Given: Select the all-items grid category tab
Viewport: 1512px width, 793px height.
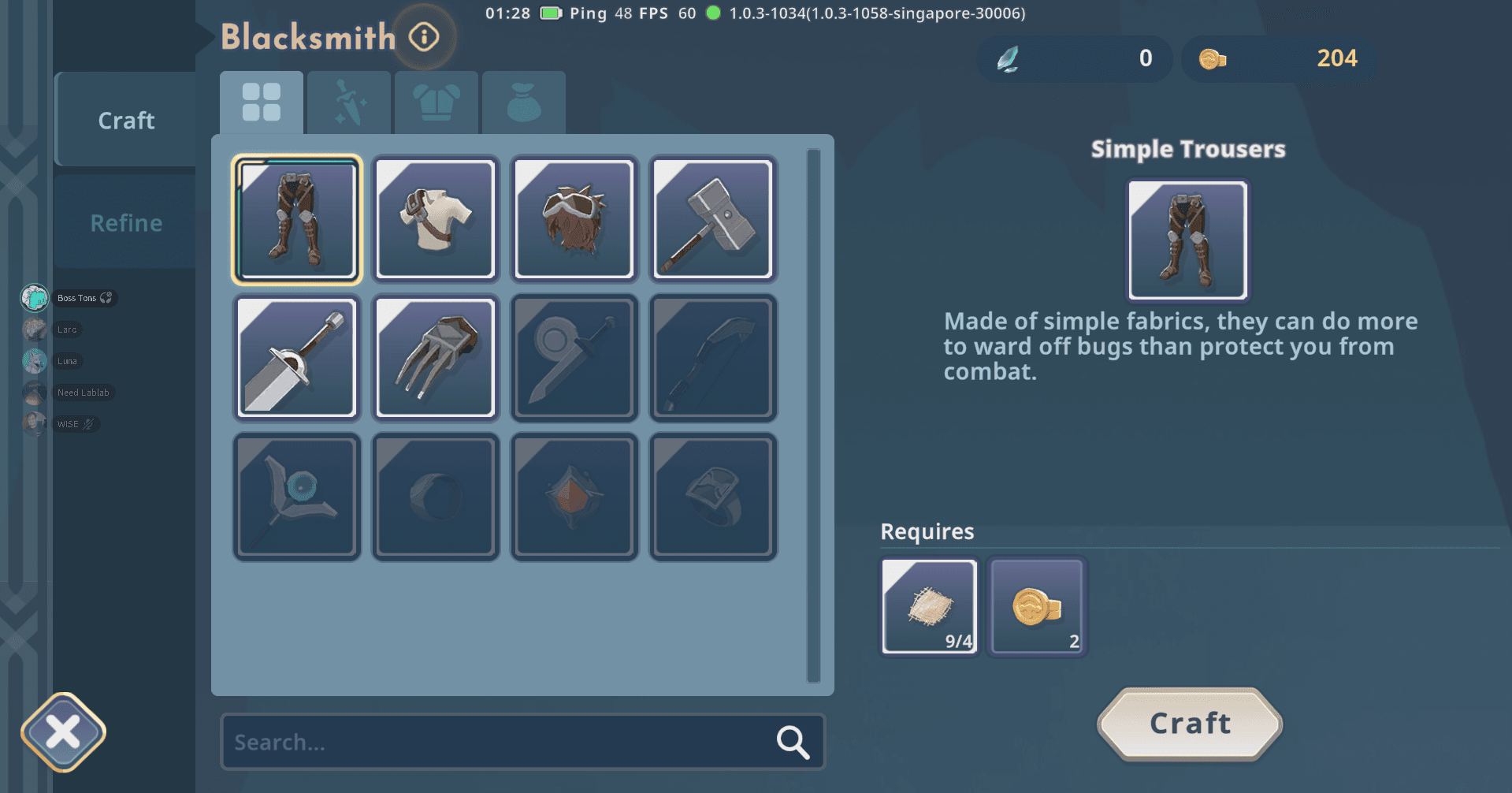Looking at the screenshot, I should [262, 102].
